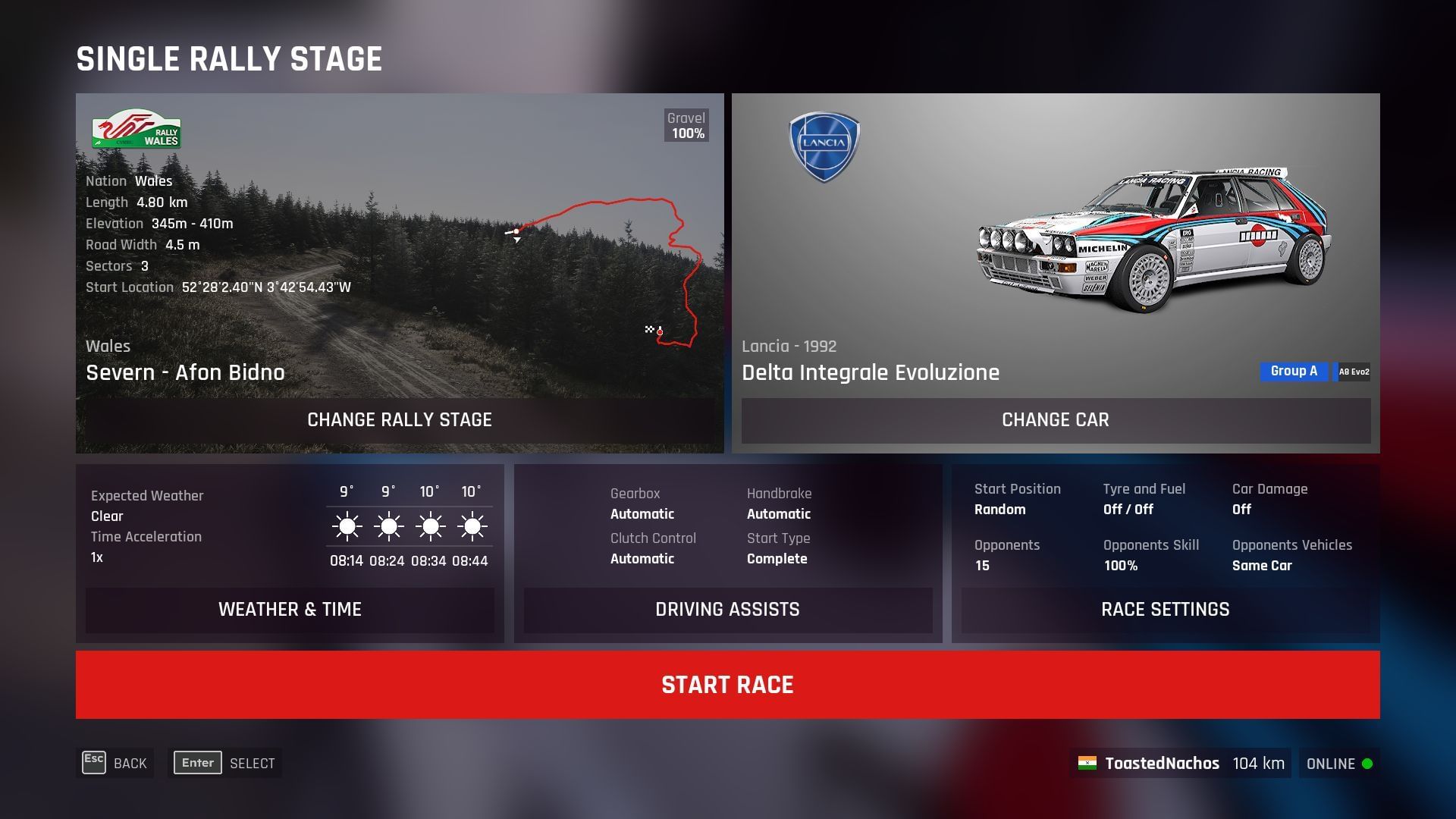
Task: Click the sunny weather icon above 08:44
Action: pyautogui.click(x=472, y=526)
